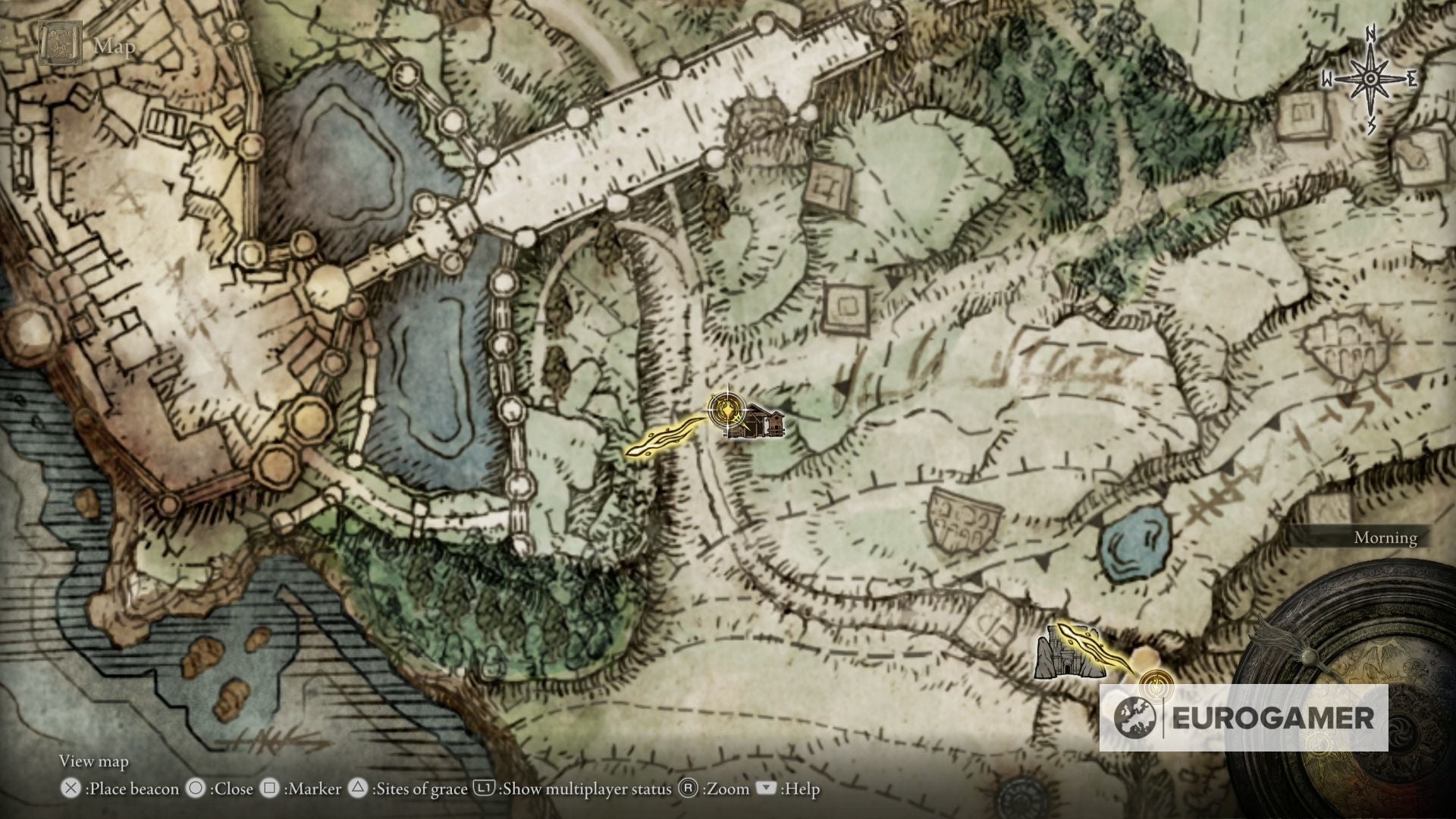Expand the Morning time-of-day label
This screenshot has height=819, width=1456.
pyautogui.click(x=1385, y=538)
